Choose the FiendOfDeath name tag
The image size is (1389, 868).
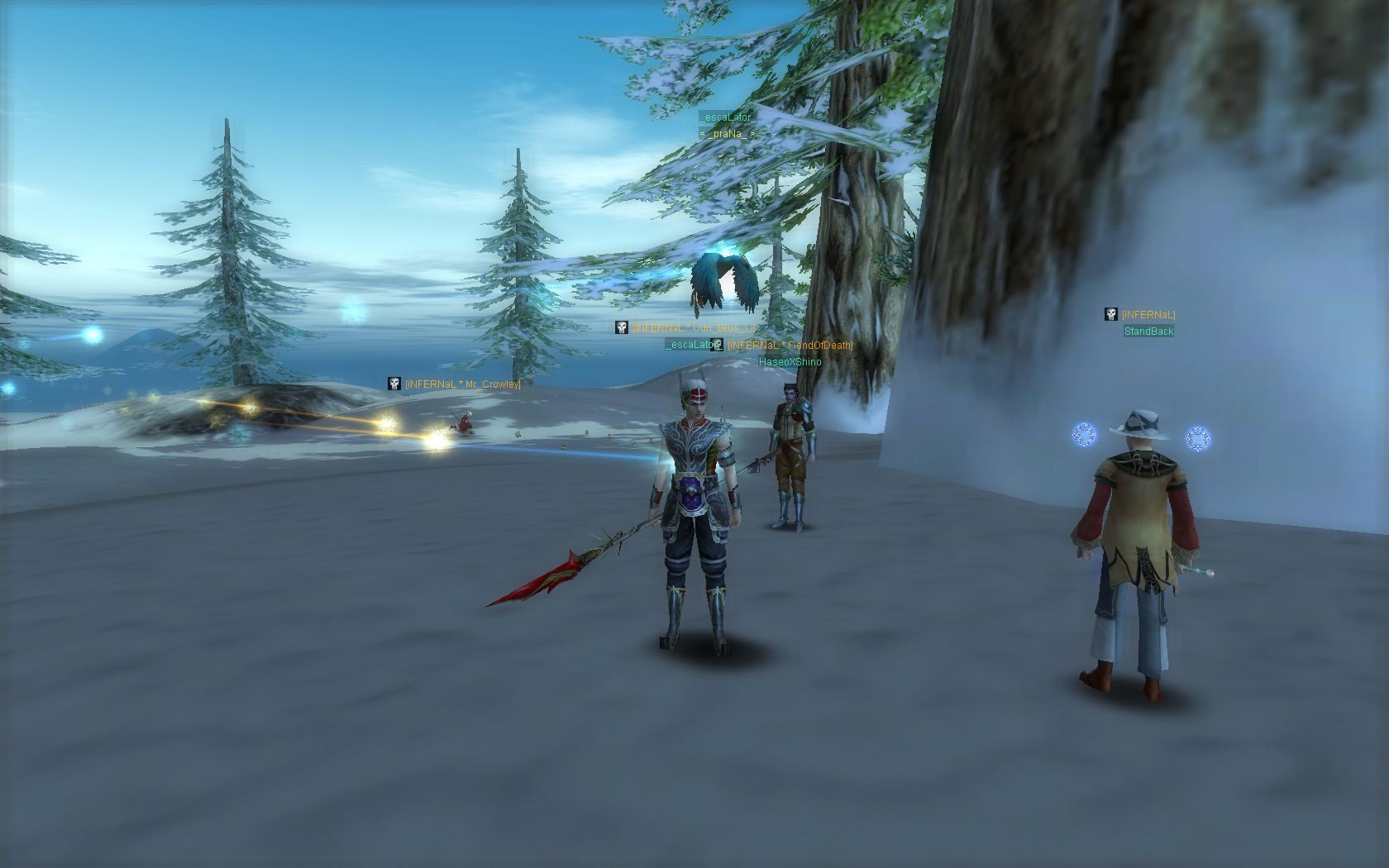[x=790, y=346]
